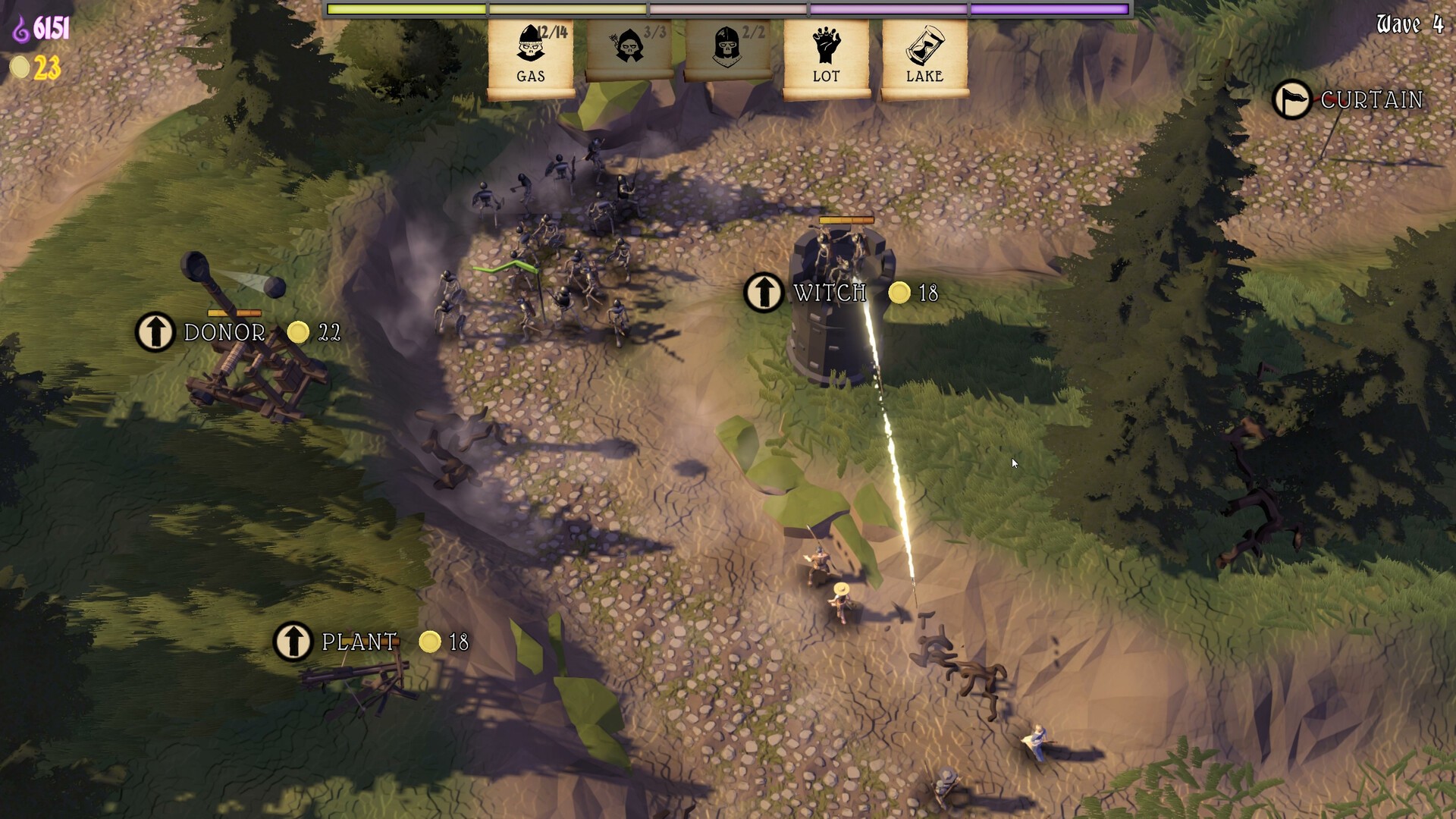Upgrade the DONOR catapult for 22 gold
The height and width of the screenshot is (819, 1456).
155,332
